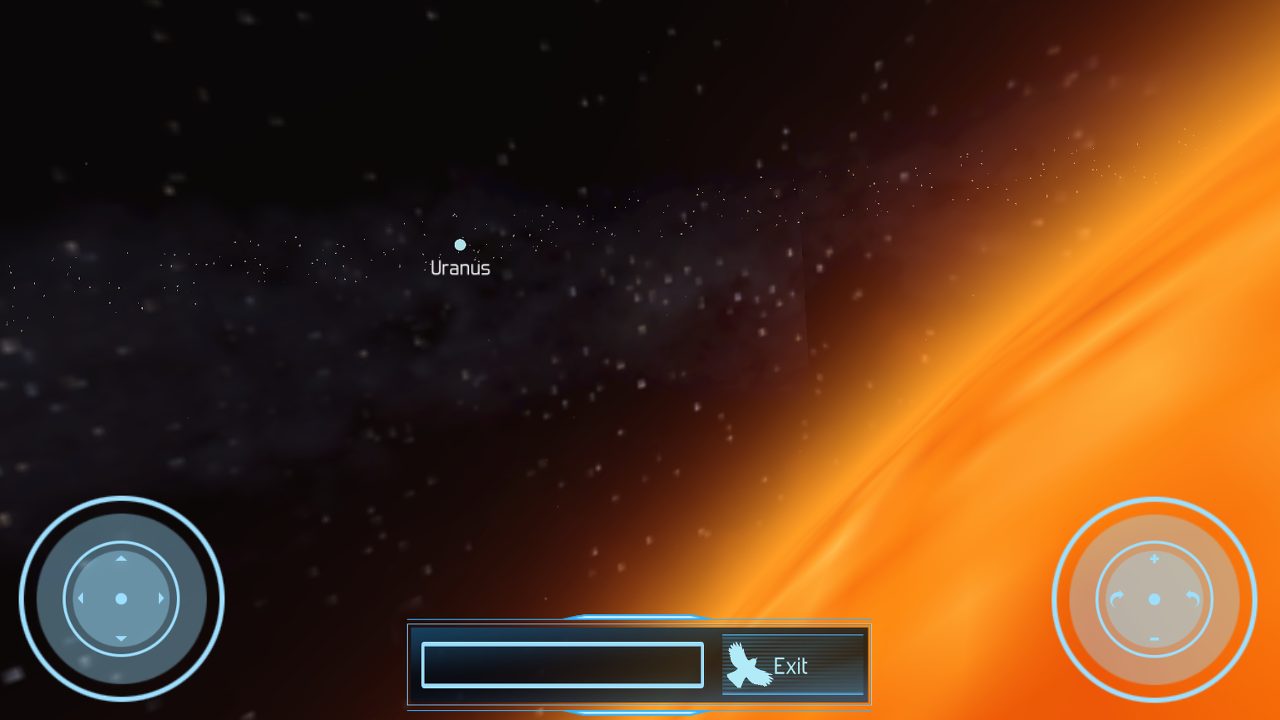Click the Uranus text label

click(461, 266)
